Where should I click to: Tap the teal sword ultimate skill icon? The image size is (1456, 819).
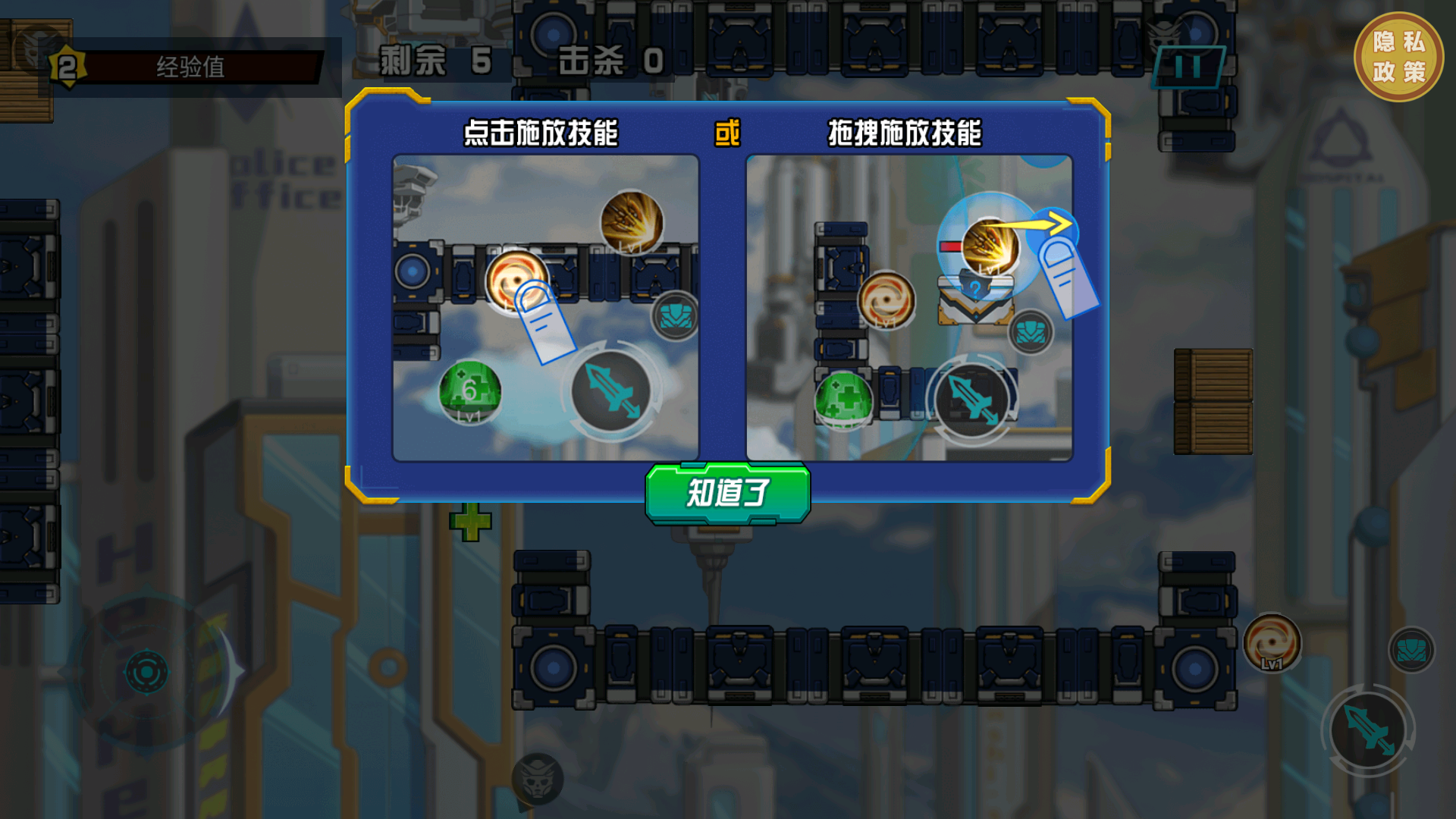[1368, 730]
